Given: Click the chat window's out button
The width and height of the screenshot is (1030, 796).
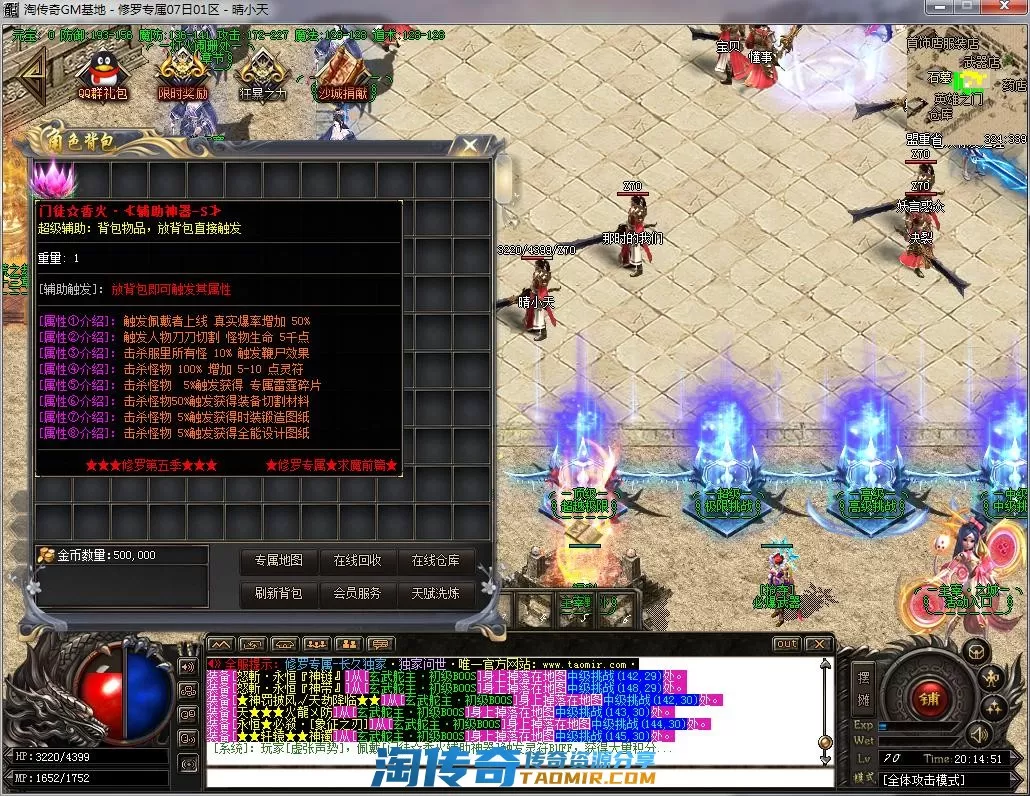Looking at the screenshot, I should (x=787, y=644).
